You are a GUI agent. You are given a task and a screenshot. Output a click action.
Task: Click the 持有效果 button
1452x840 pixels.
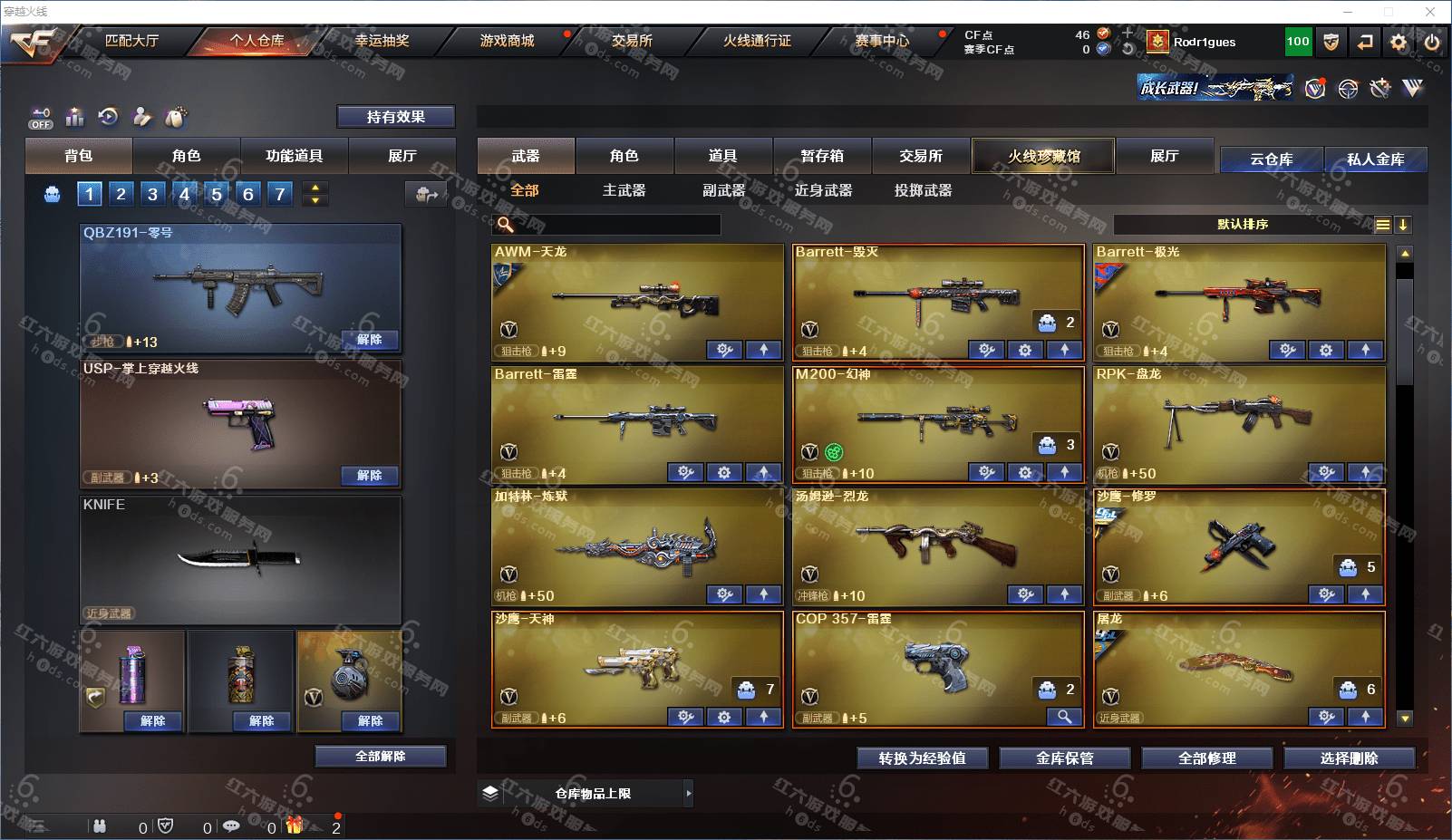pos(395,117)
